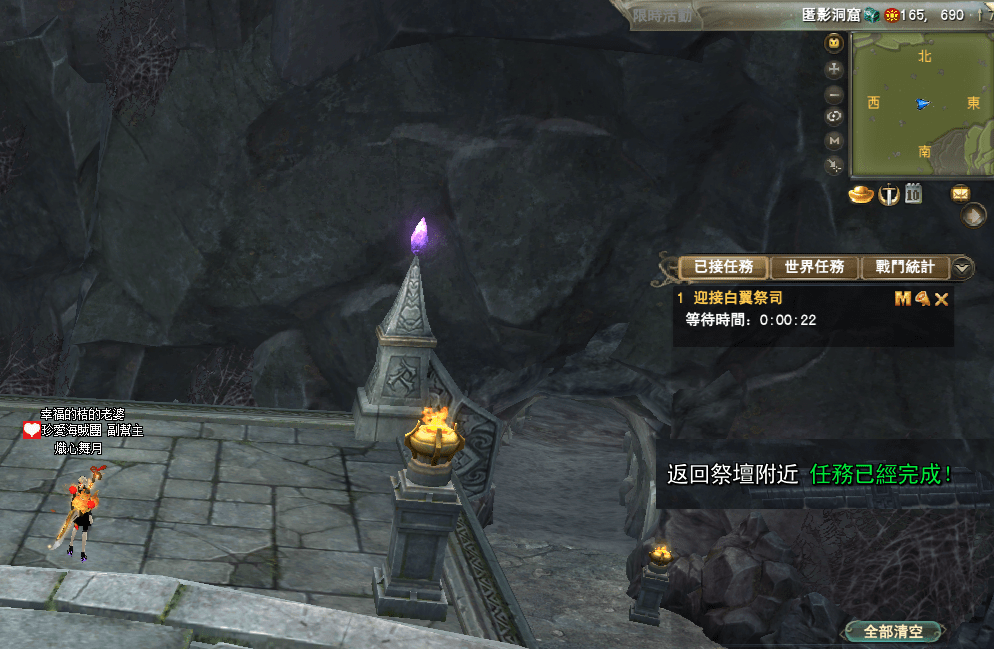Click the round M button beside the minimap
994x649 pixels.
834,140
